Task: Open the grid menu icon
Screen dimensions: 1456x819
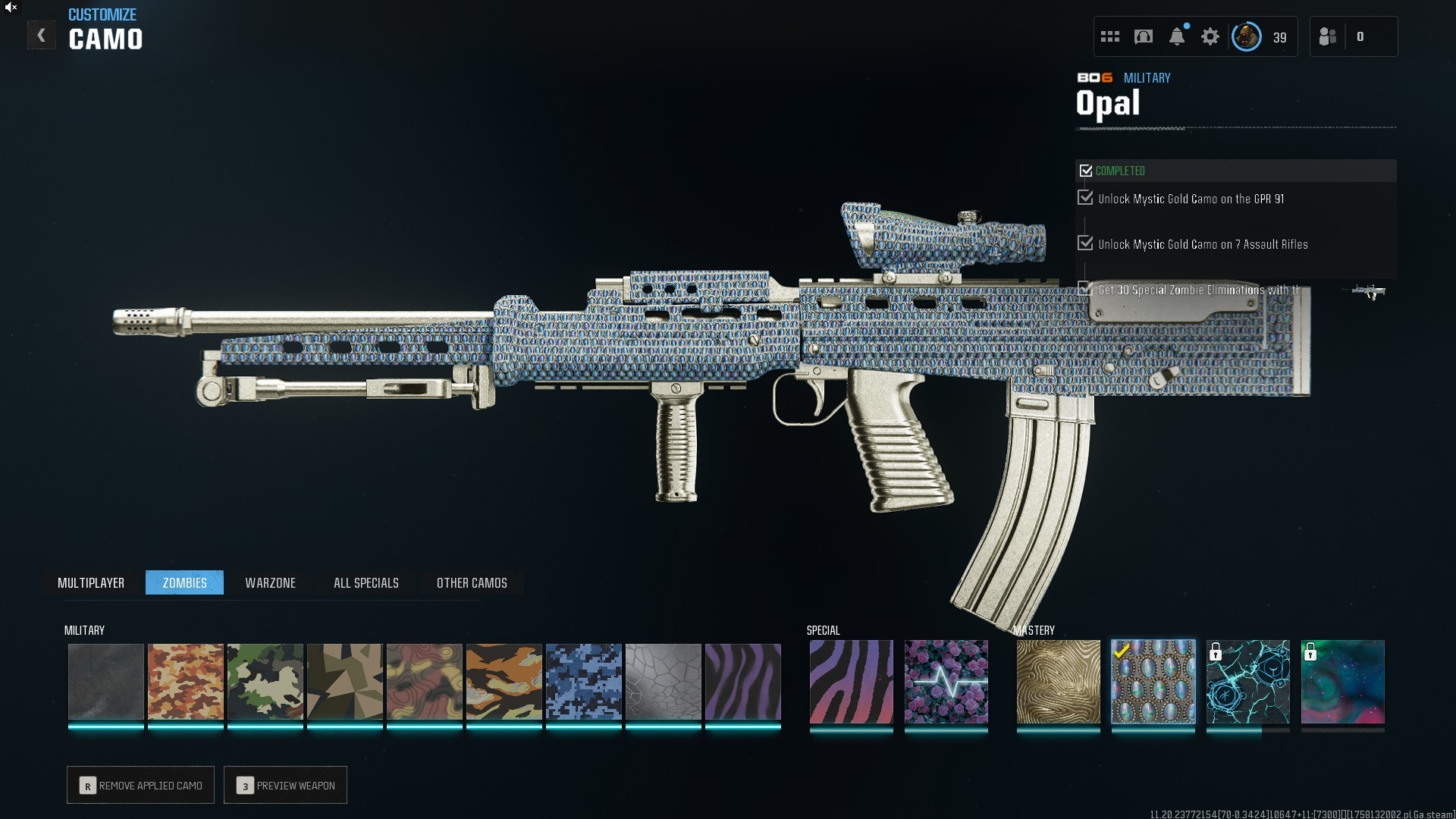Action: (x=1110, y=36)
